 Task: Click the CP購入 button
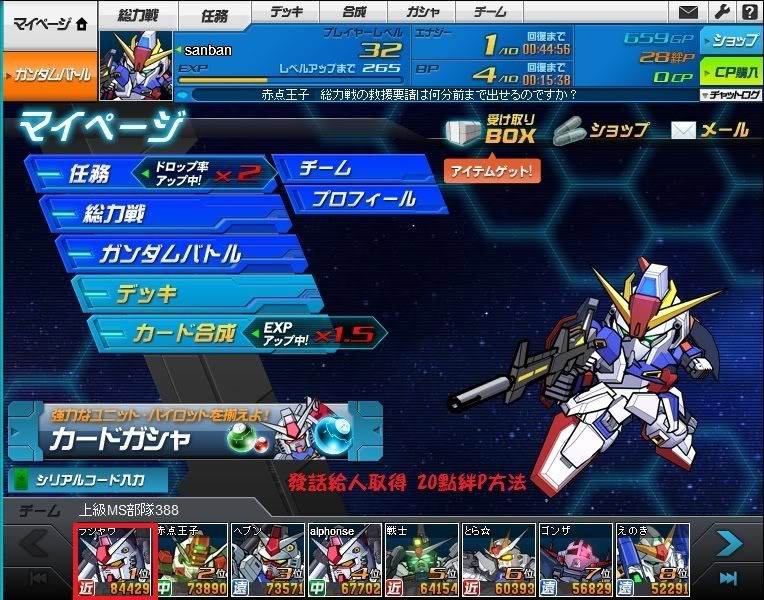coord(731,72)
